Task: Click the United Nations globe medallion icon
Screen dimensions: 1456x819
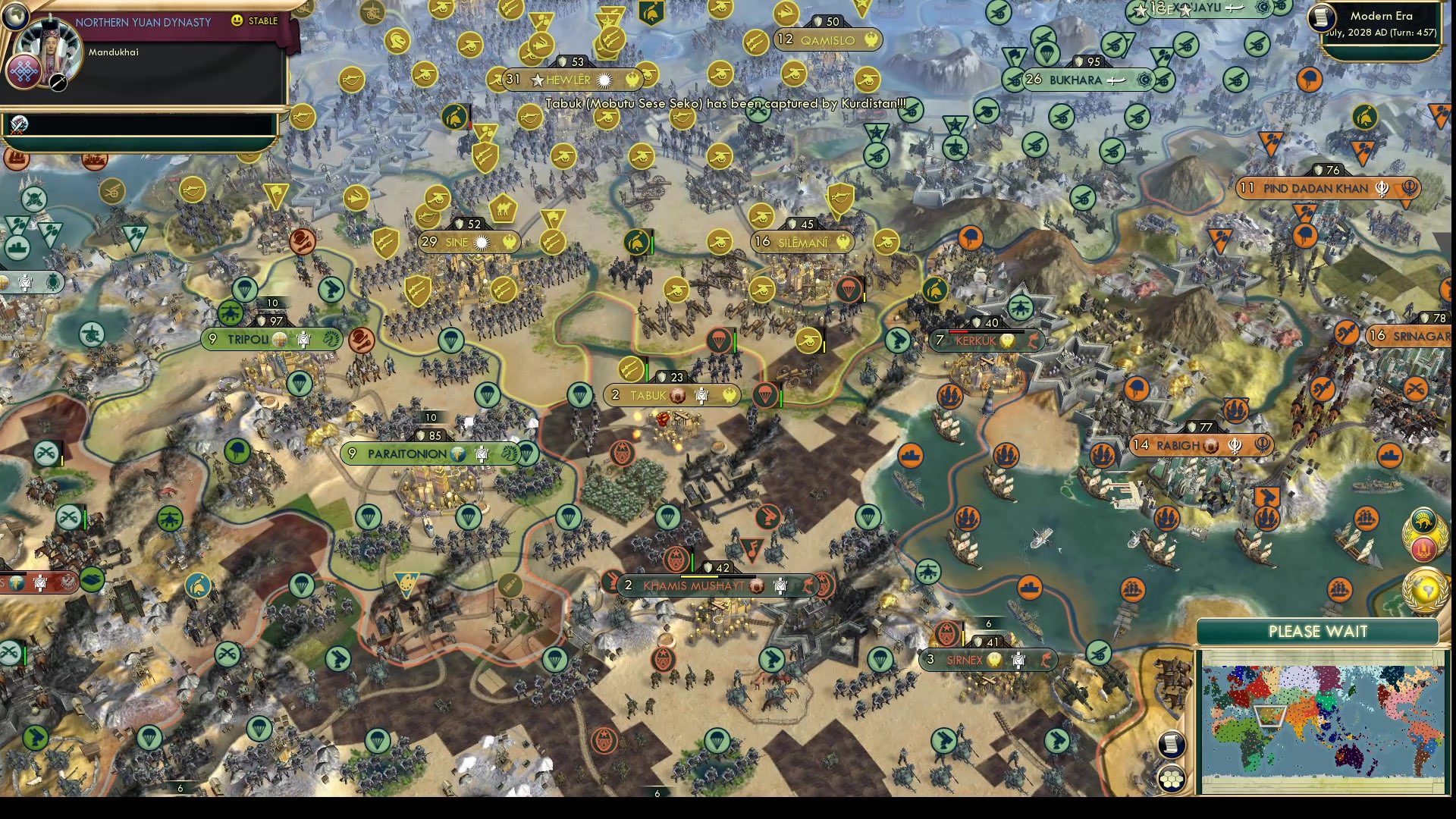Action: [1424, 588]
